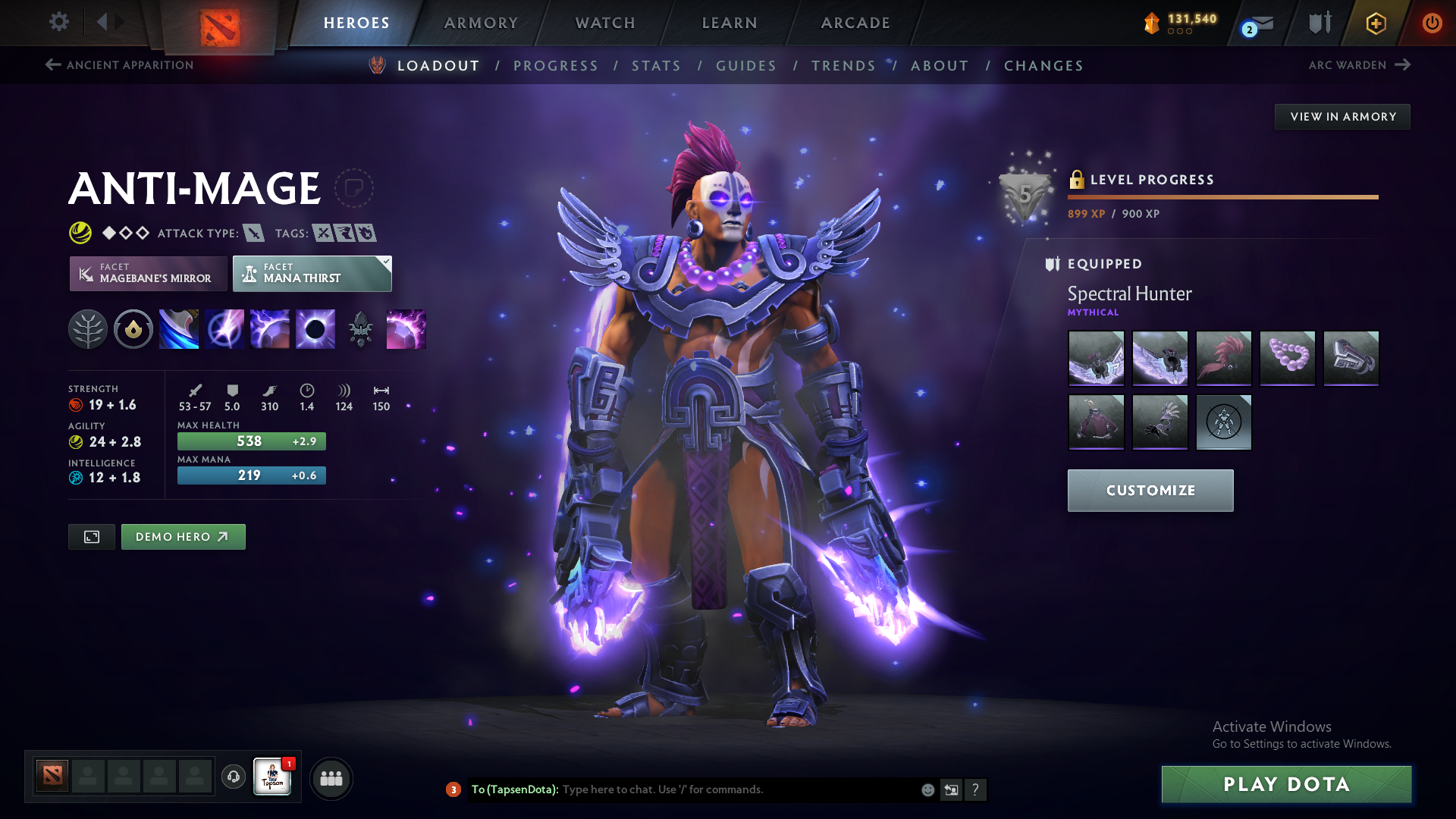Toggle the voice chat headset icon
The image size is (1456, 819).
233,777
